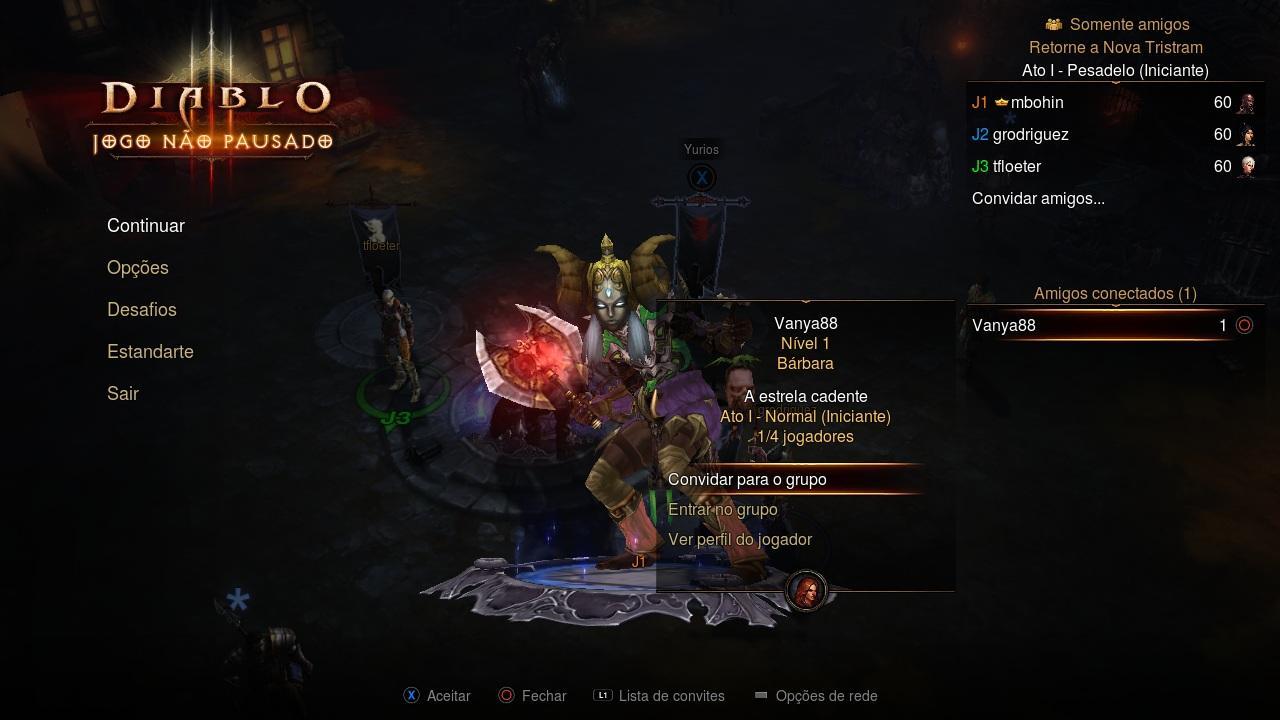Open Ver perfil do jogador
This screenshot has width=1280, height=720.
point(740,540)
